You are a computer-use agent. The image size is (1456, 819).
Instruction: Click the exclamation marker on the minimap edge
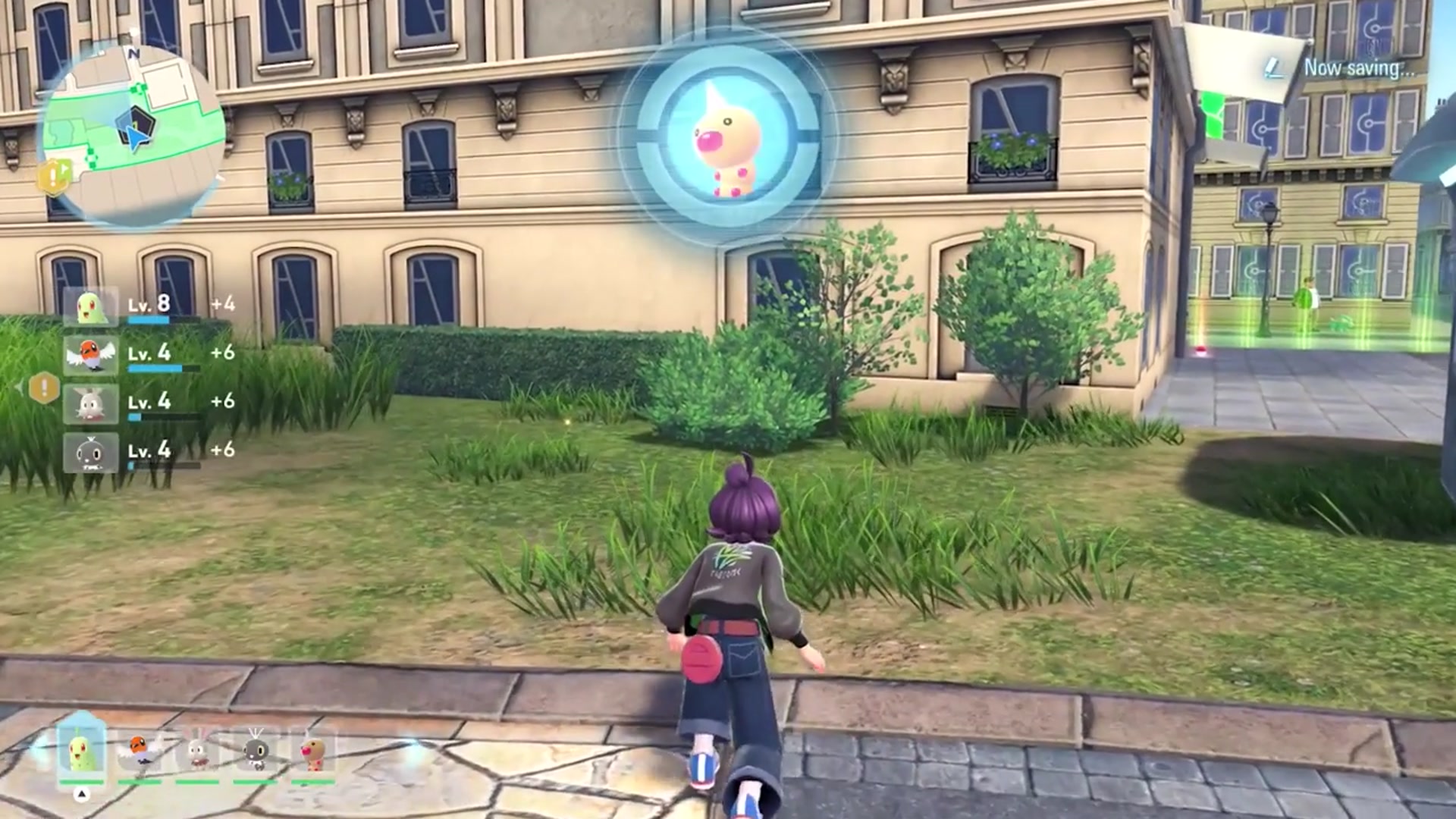coord(55,177)
